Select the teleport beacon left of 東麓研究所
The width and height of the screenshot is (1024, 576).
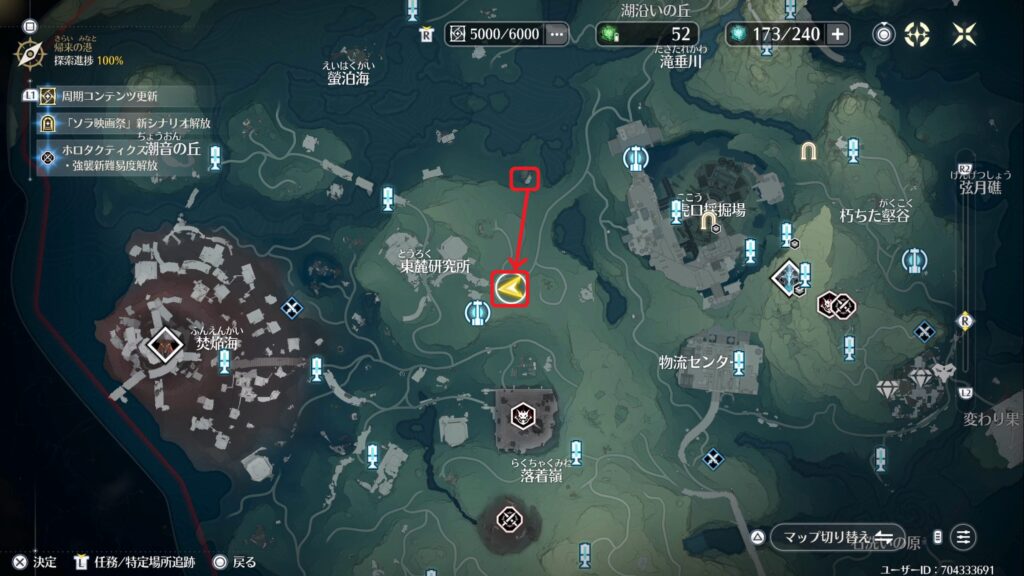(x=477, y=313)
